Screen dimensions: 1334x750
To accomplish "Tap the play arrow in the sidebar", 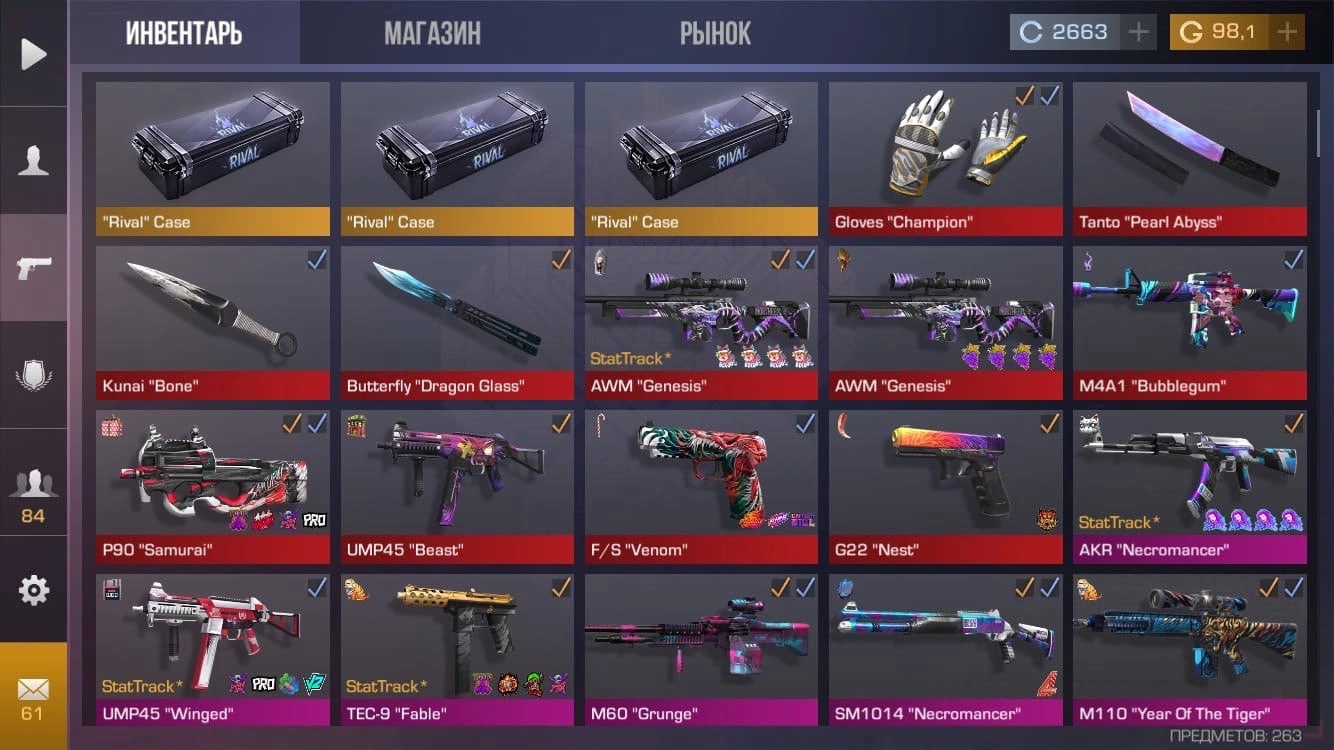I will point(33,53).
